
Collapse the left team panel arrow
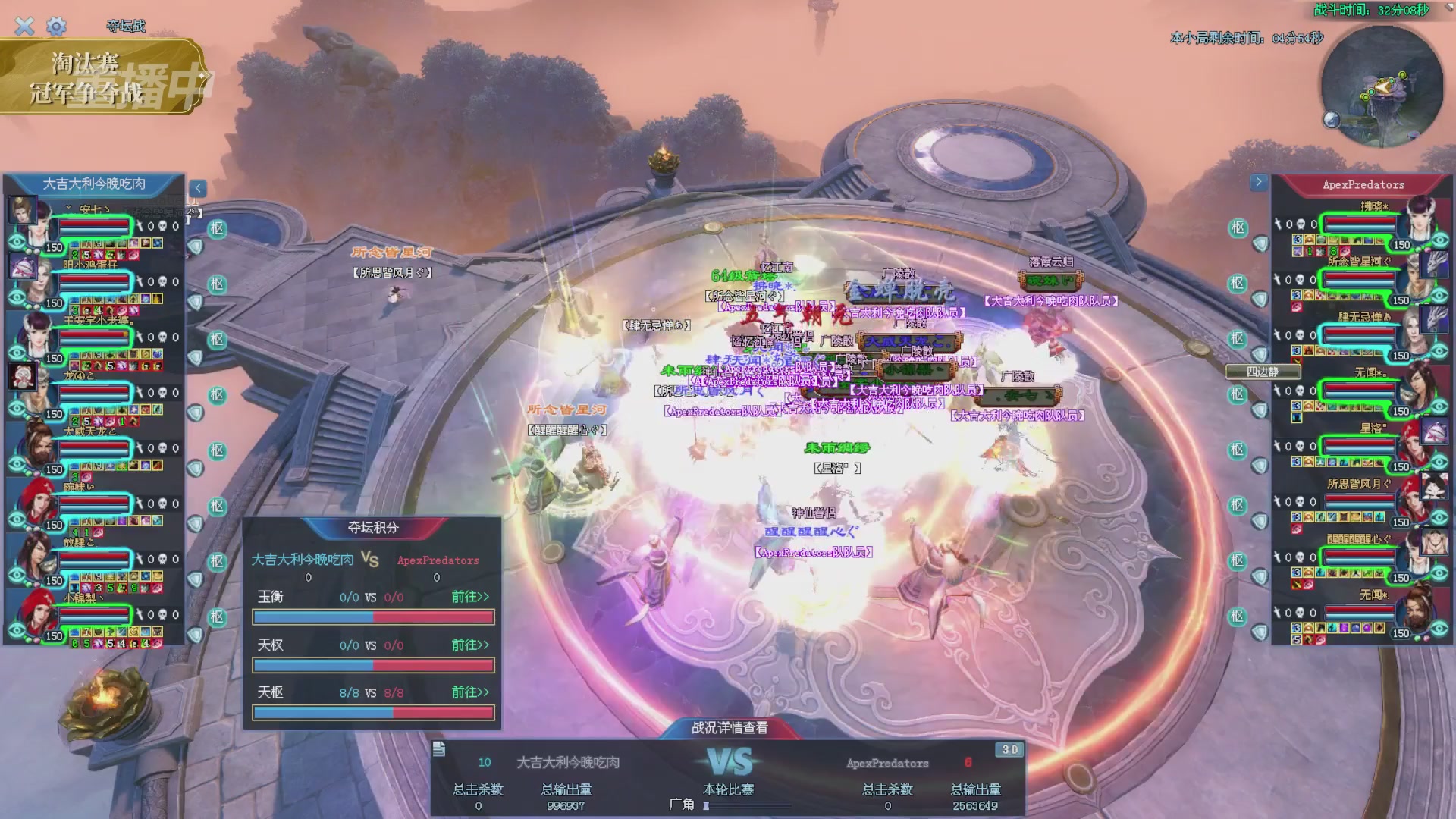(198, 188)
